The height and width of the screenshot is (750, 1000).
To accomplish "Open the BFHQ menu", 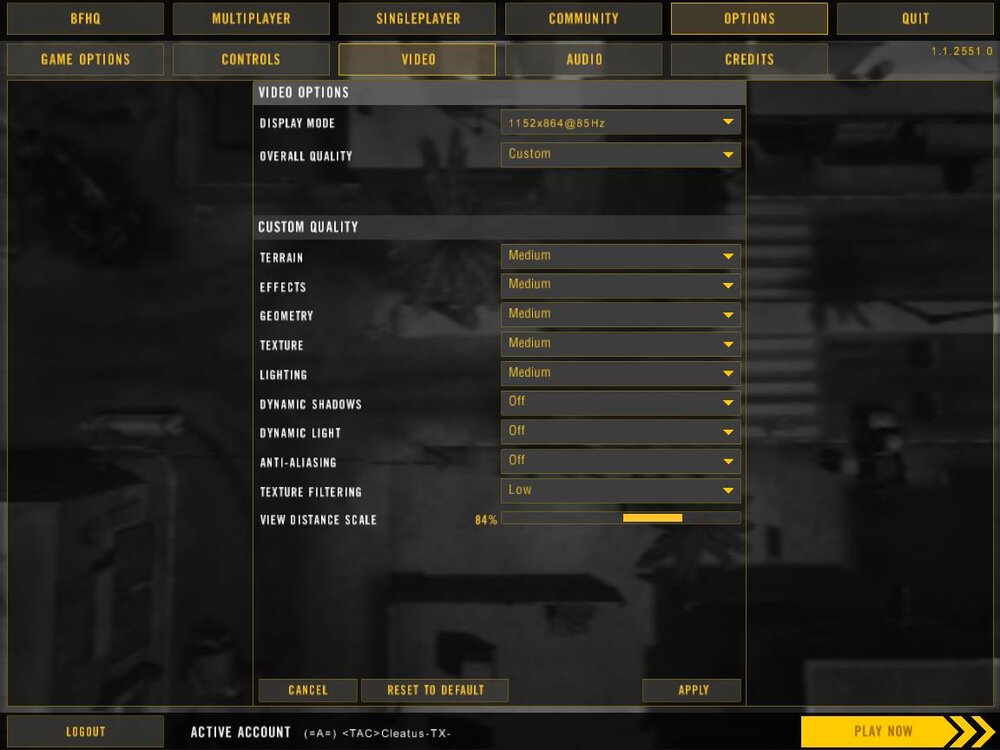I will 85,18.
